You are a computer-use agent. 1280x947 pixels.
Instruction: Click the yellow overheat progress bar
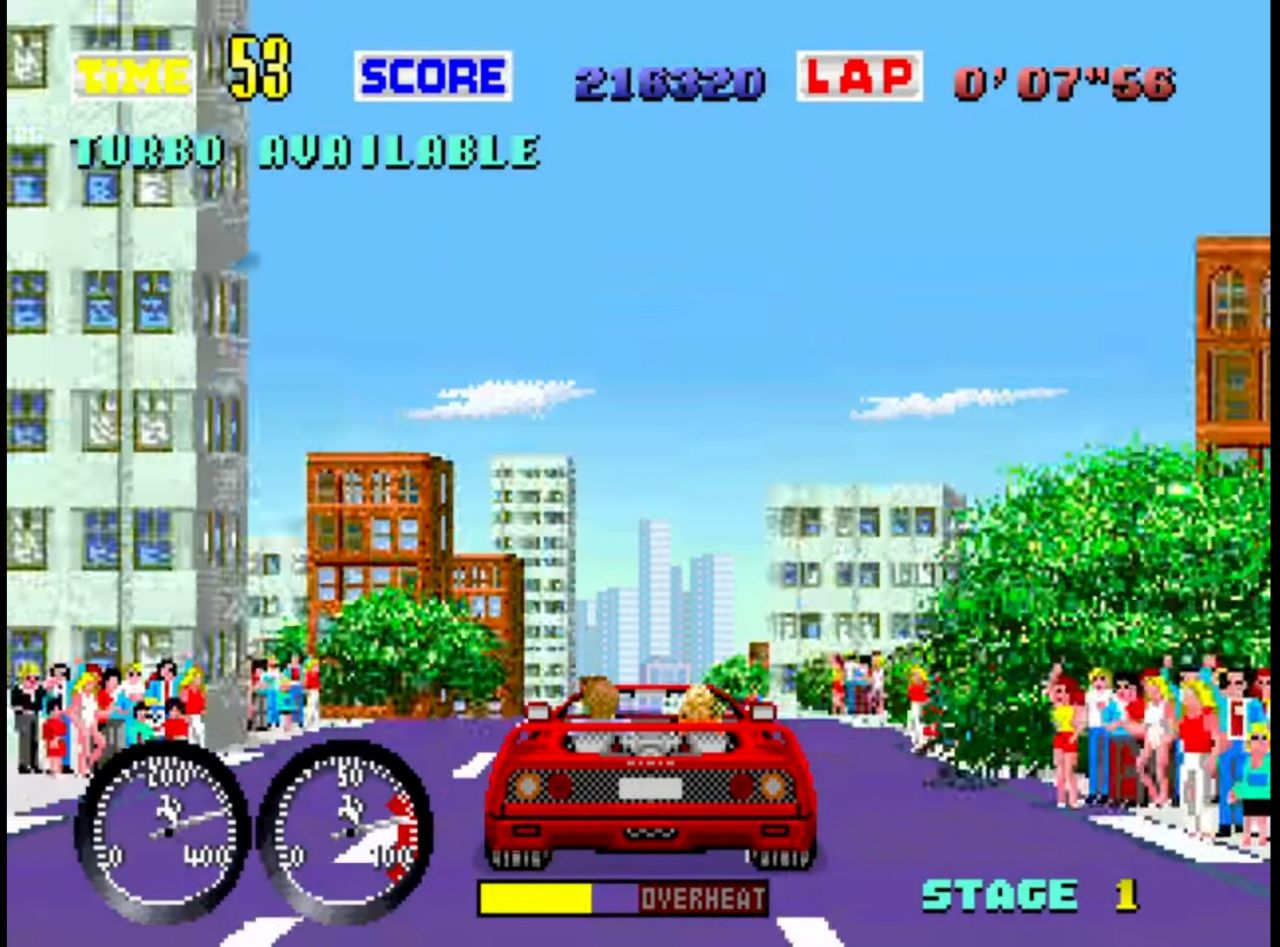[x=535, y=899]
